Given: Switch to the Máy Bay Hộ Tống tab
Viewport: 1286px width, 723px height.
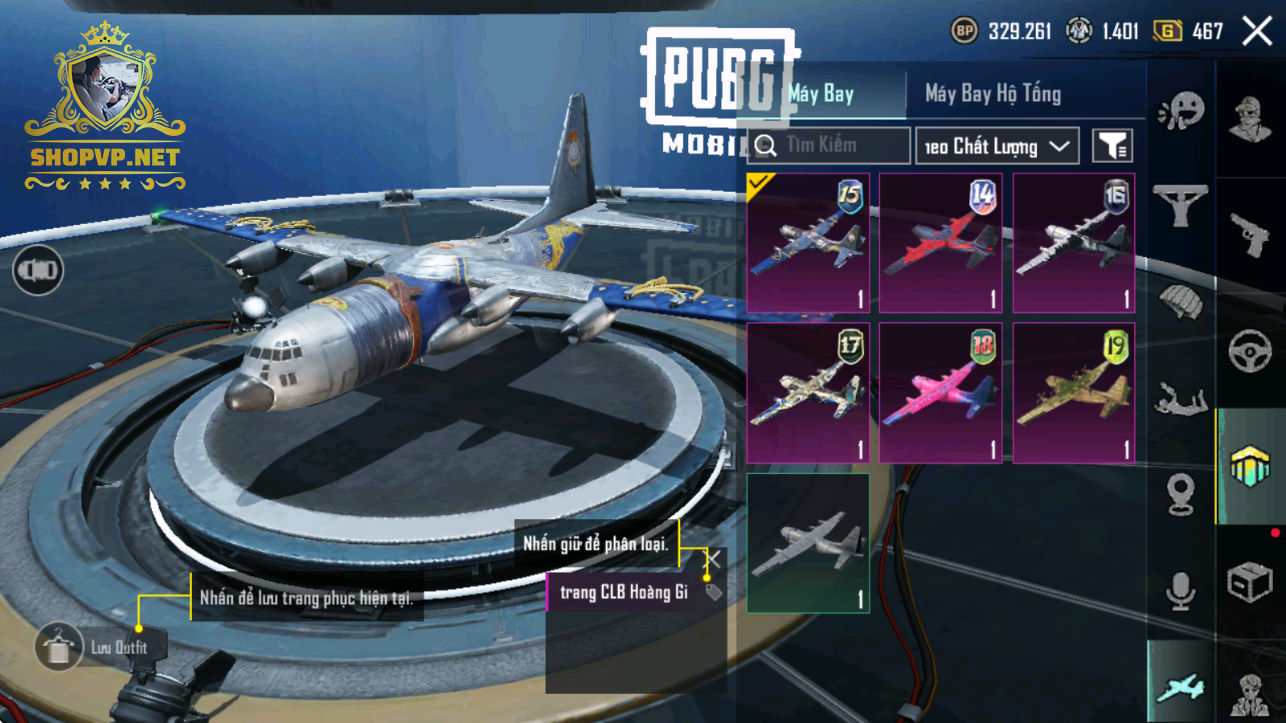Looking at the screenshot, I should click(992, 94).
